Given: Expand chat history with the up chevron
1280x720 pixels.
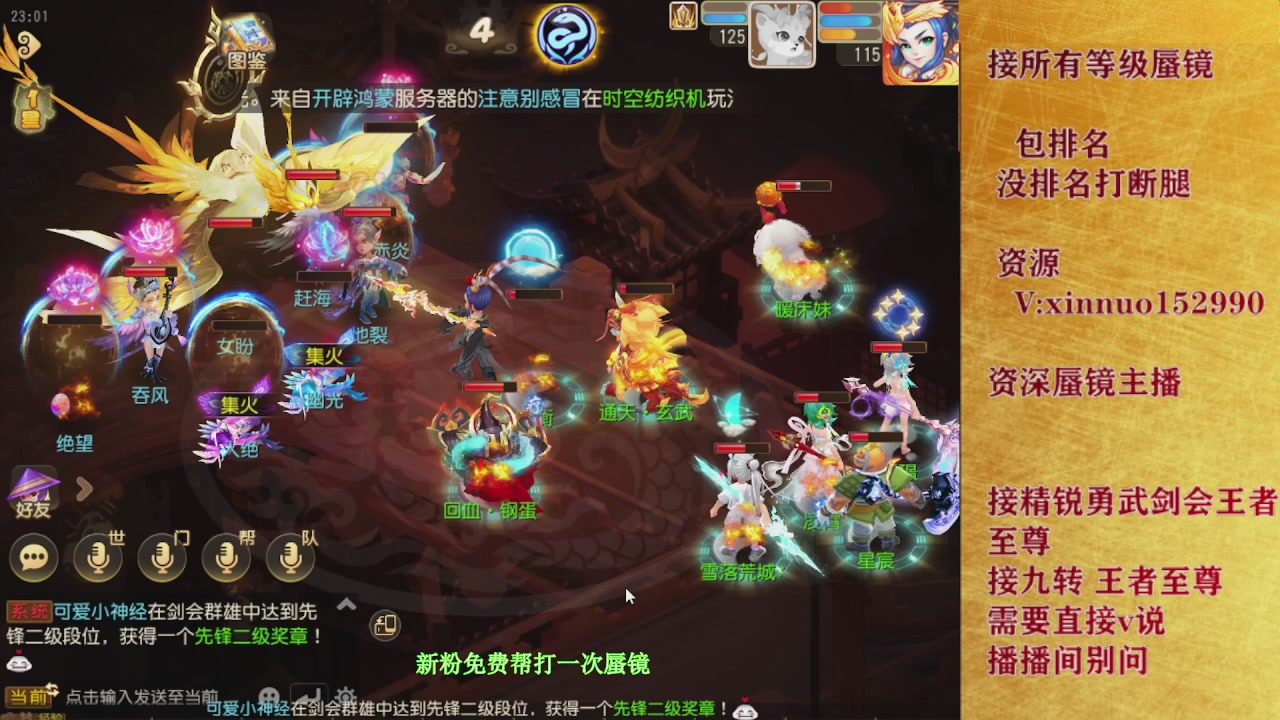Looking at the screenshot, I should click(x=346, y=603).
